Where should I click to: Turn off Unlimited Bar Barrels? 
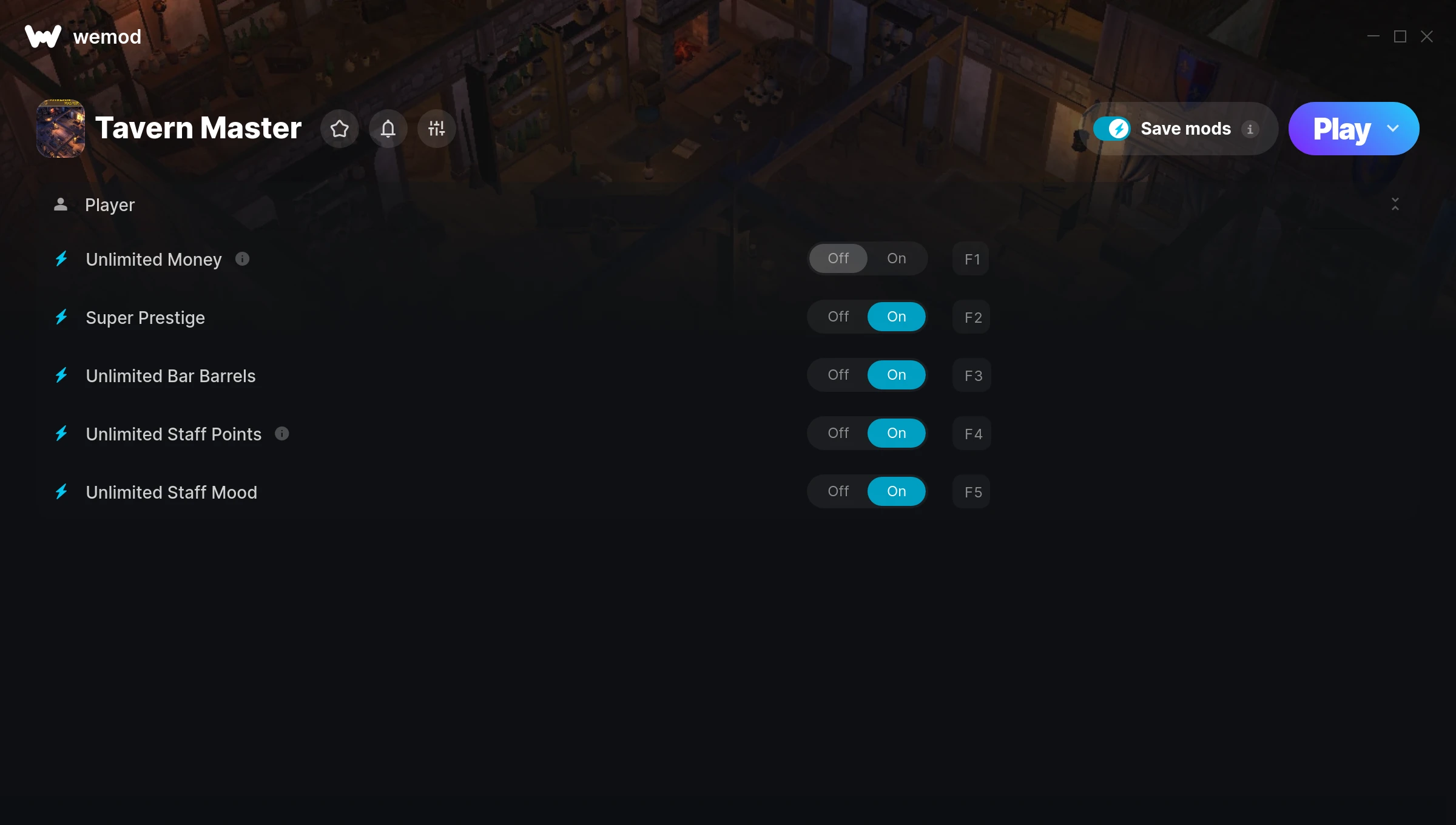click(838, 375)
